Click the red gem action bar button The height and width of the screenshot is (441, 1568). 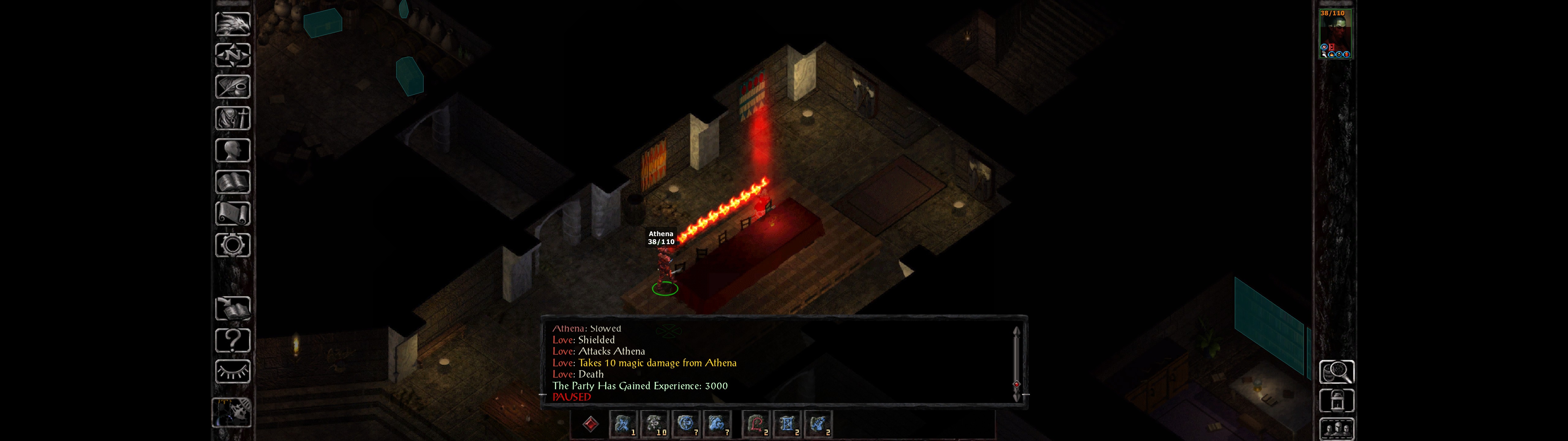[x=590, y=424]
